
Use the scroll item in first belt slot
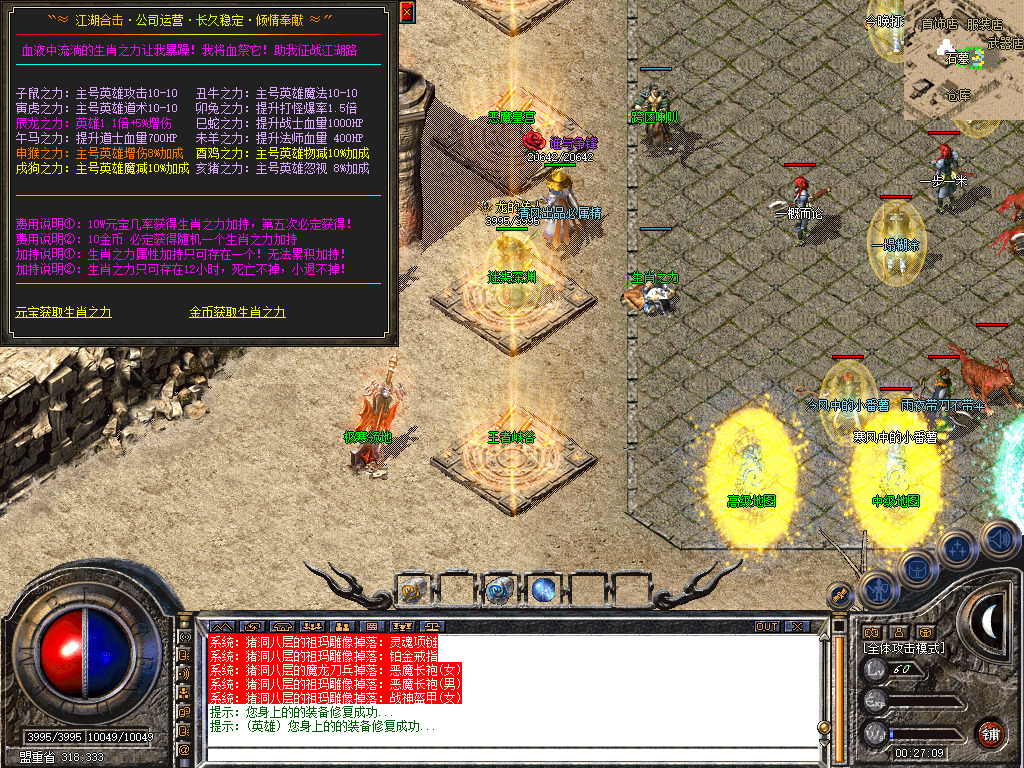[x=413, y=590]
